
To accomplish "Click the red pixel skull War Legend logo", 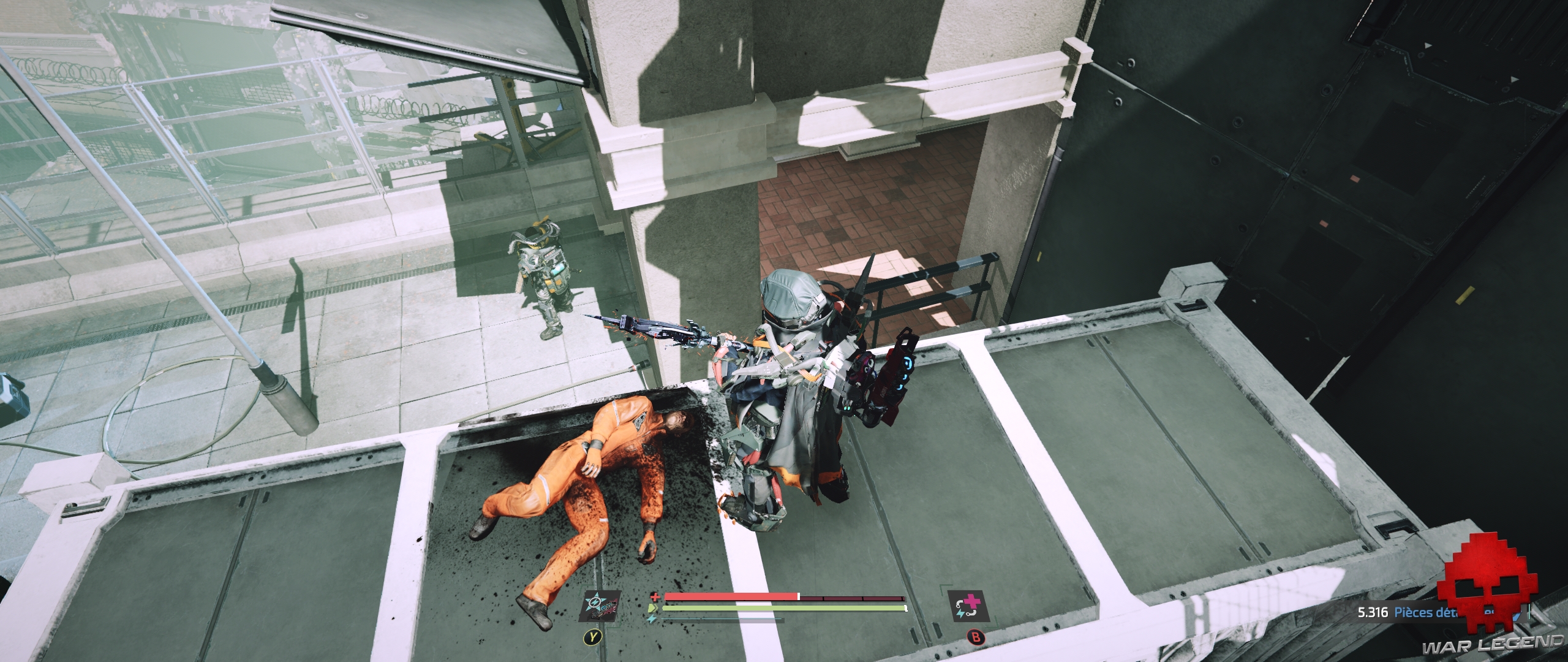I will coord(1490,588).
